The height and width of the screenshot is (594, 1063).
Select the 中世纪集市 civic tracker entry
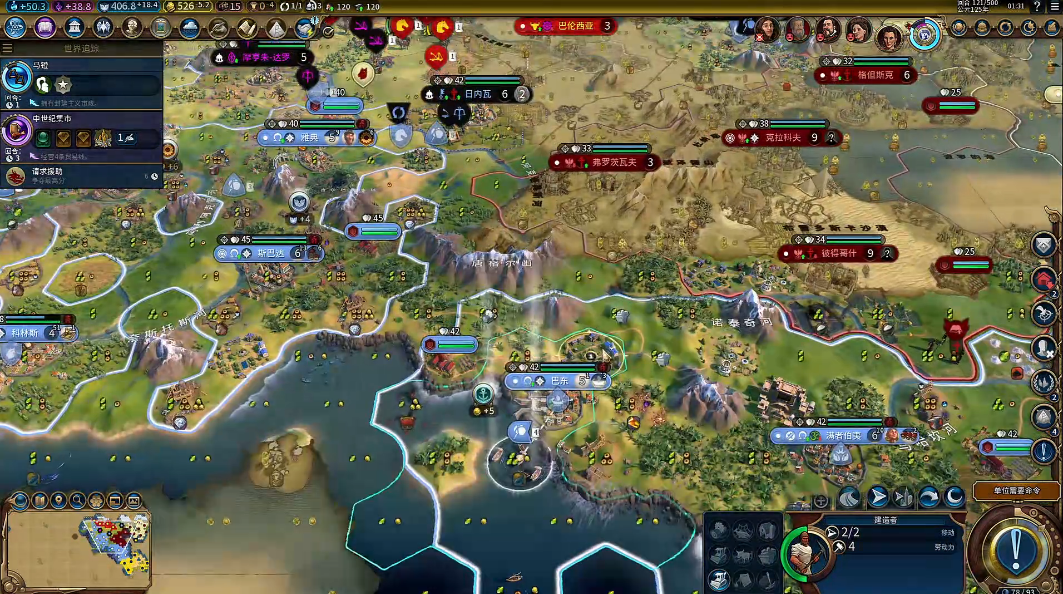point(82,132)
